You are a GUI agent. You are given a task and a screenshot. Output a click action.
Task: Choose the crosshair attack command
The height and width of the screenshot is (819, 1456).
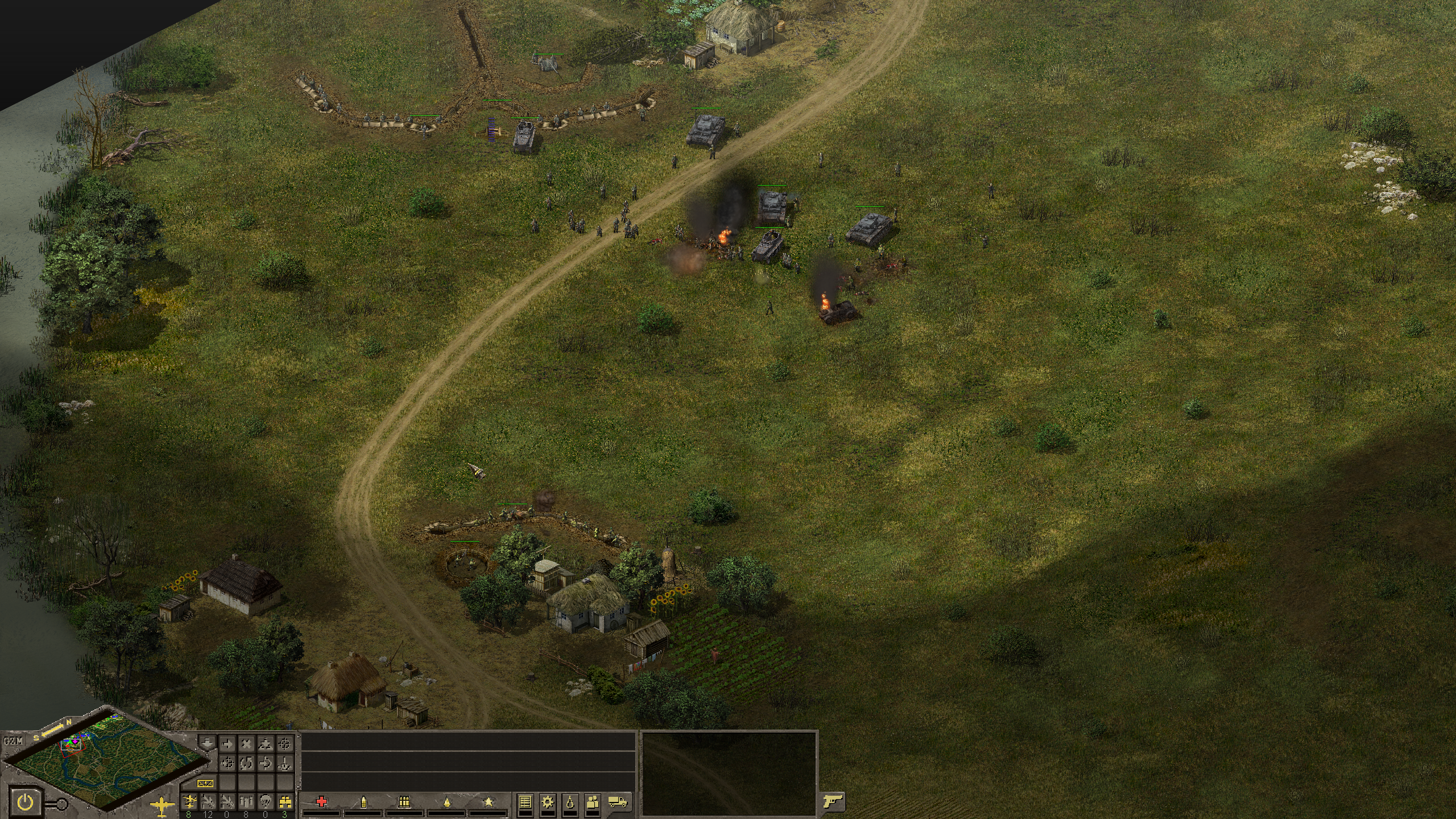click(x=285, y=744)
